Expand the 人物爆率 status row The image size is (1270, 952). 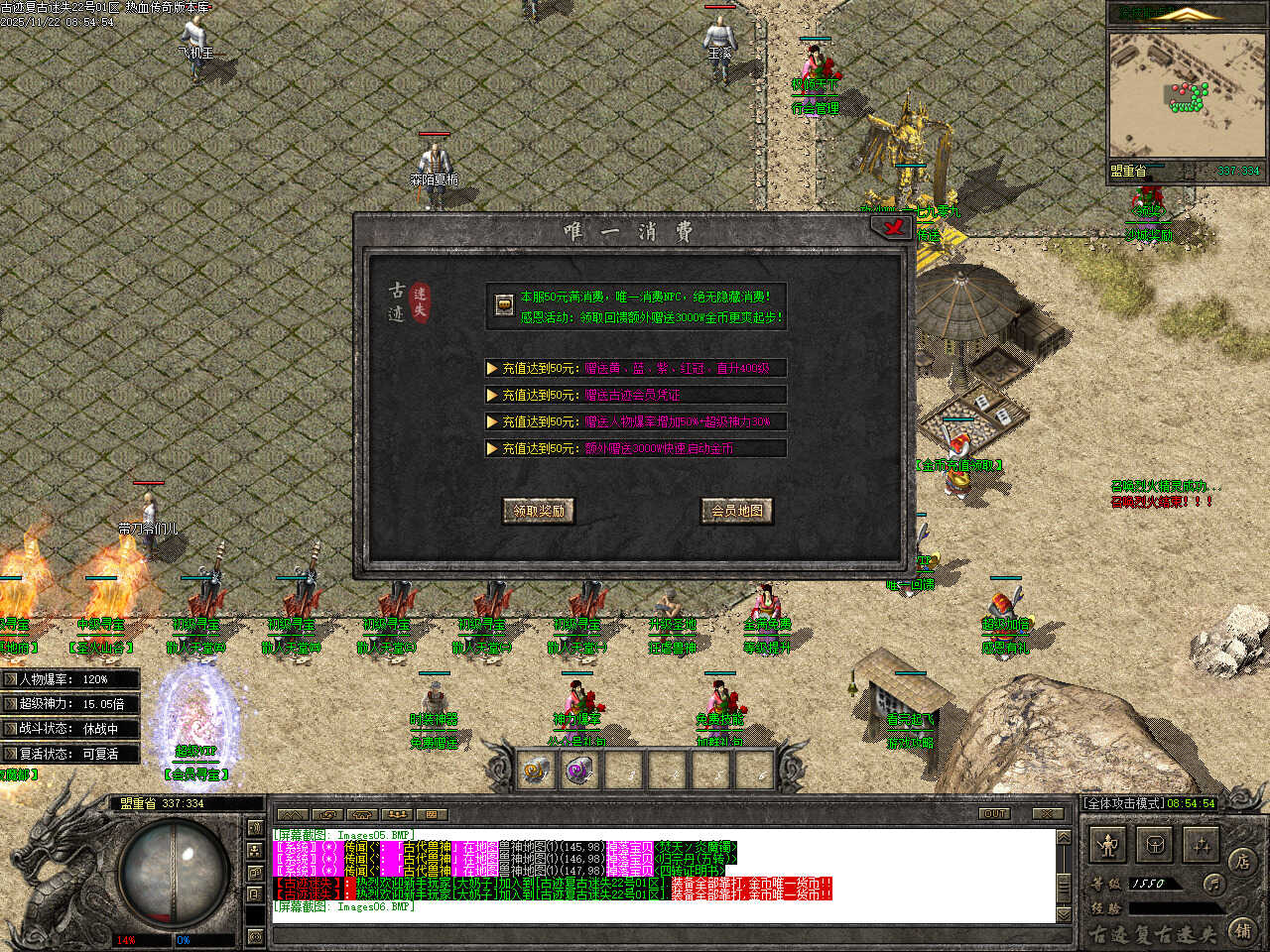coord(69,679)
